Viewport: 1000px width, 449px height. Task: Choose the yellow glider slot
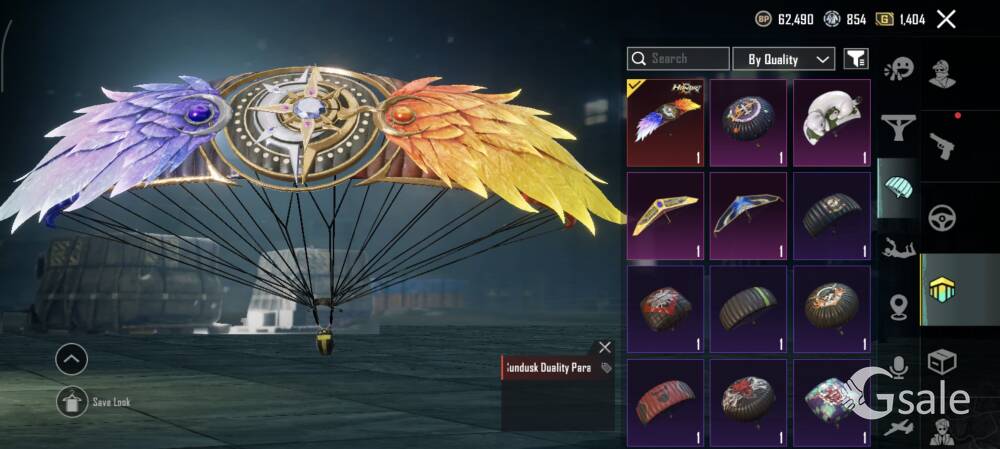[665, 216]
